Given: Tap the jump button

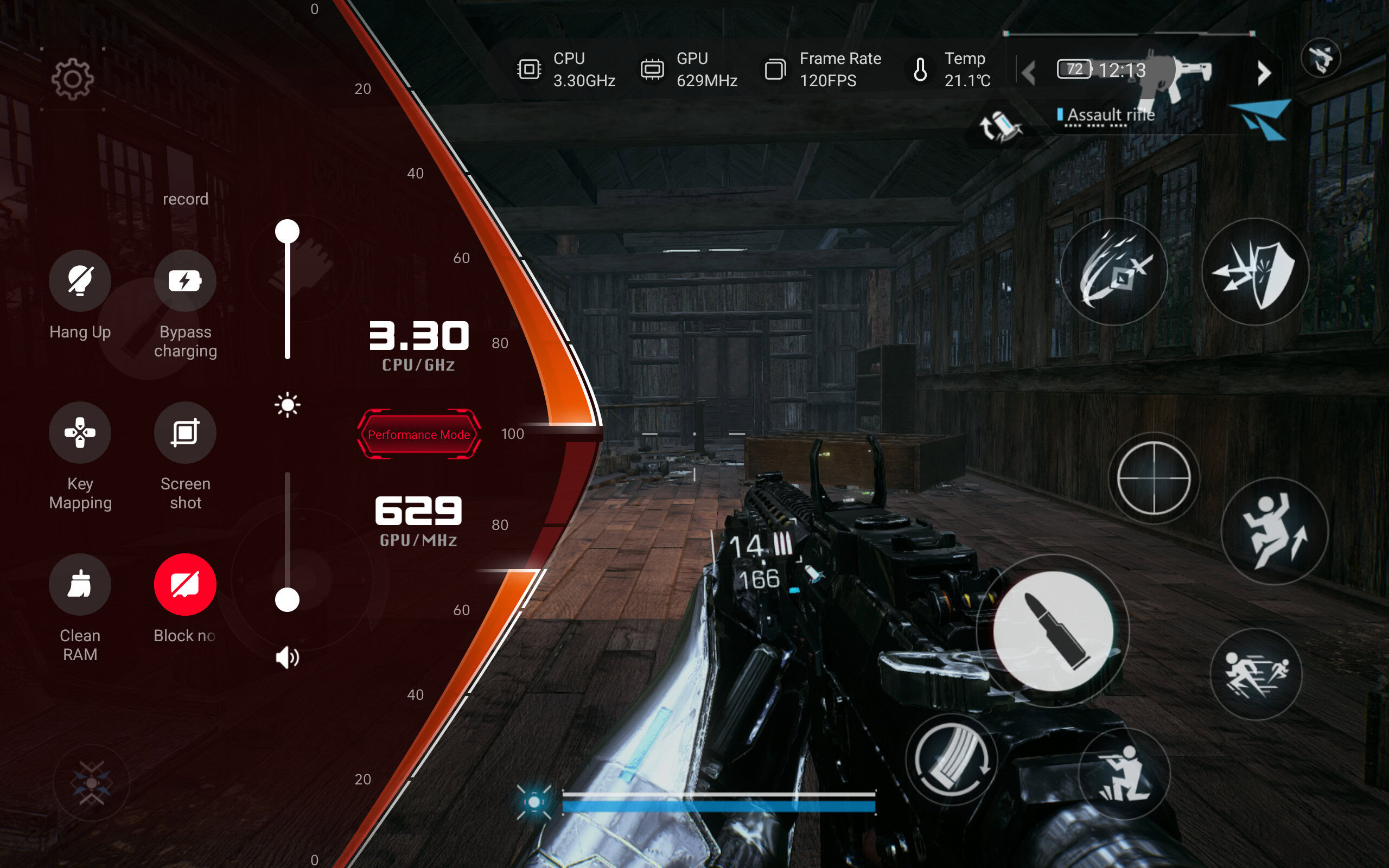Looking at the screenshot, I should point(1274,531).
